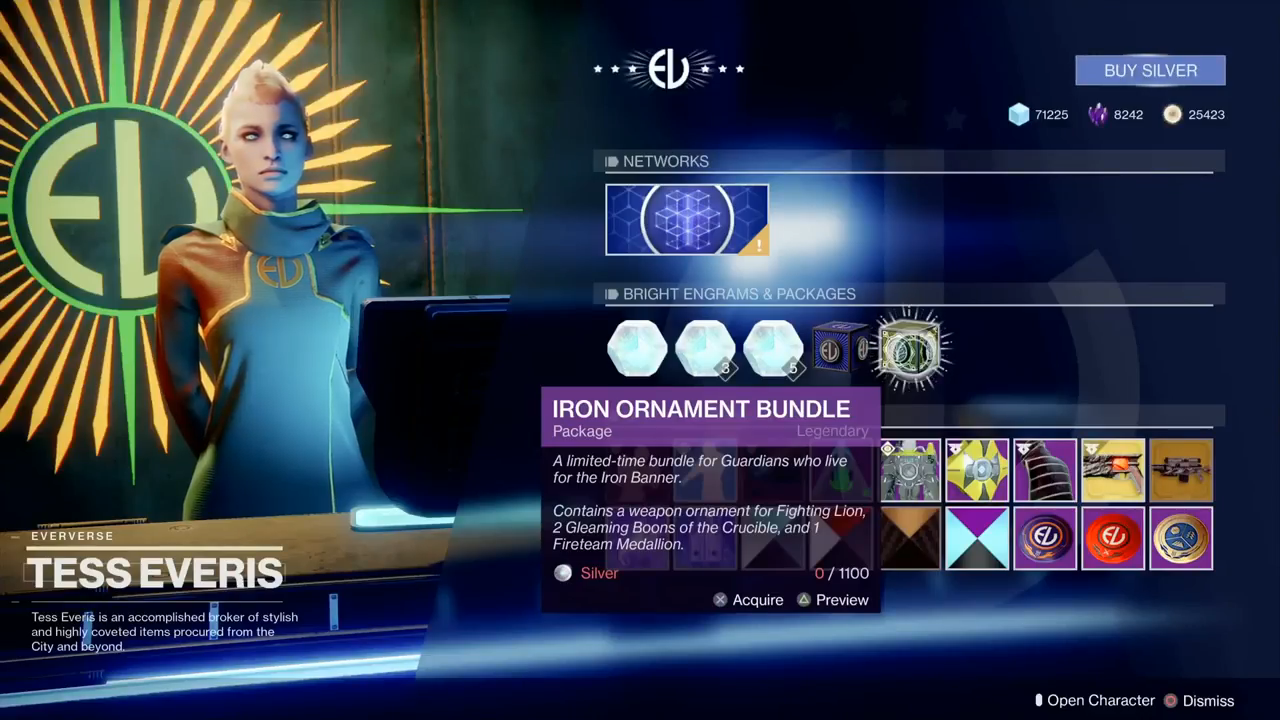Select the blue Eververse box package
Screen dimensions: 1280x720
839,349
